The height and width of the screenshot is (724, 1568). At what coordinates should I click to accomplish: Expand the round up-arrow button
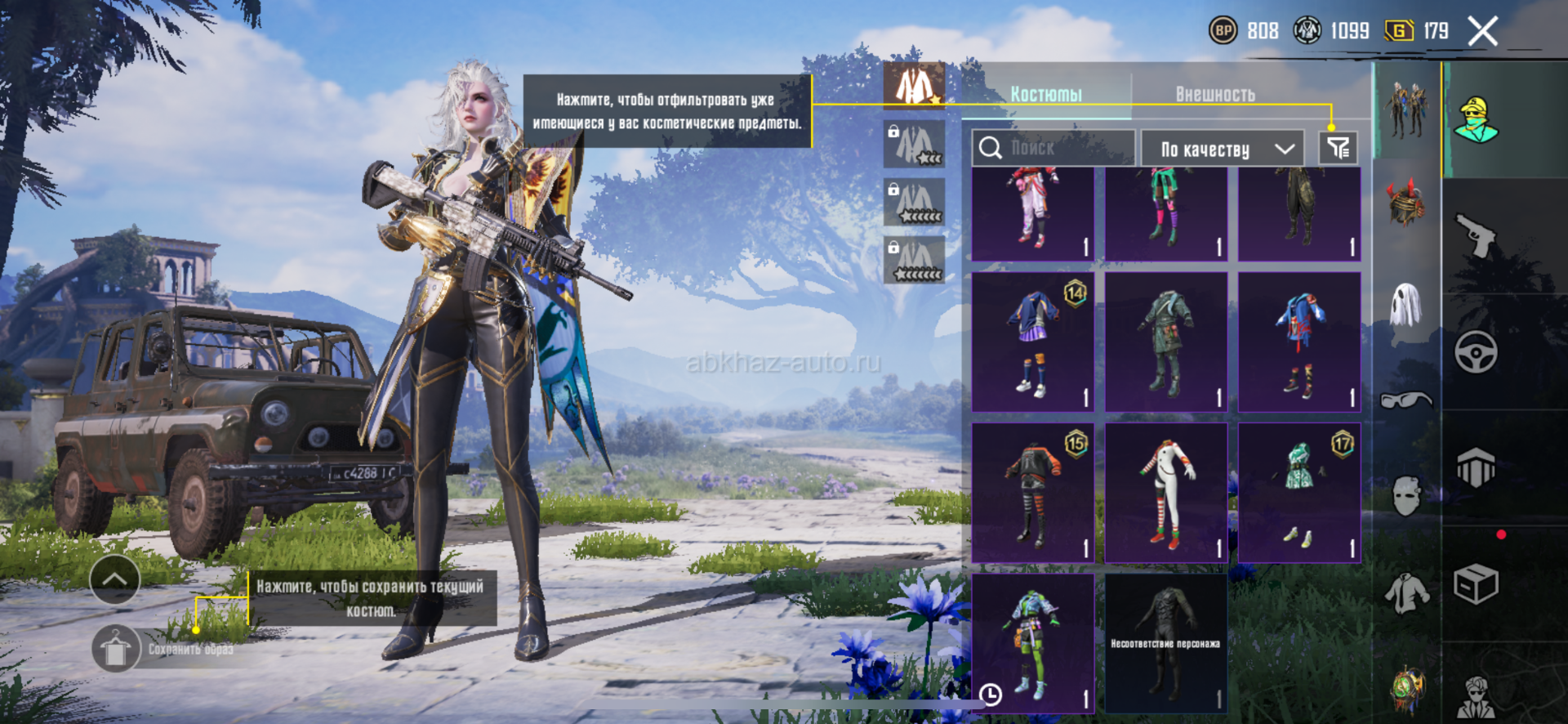tap(114, 579)
